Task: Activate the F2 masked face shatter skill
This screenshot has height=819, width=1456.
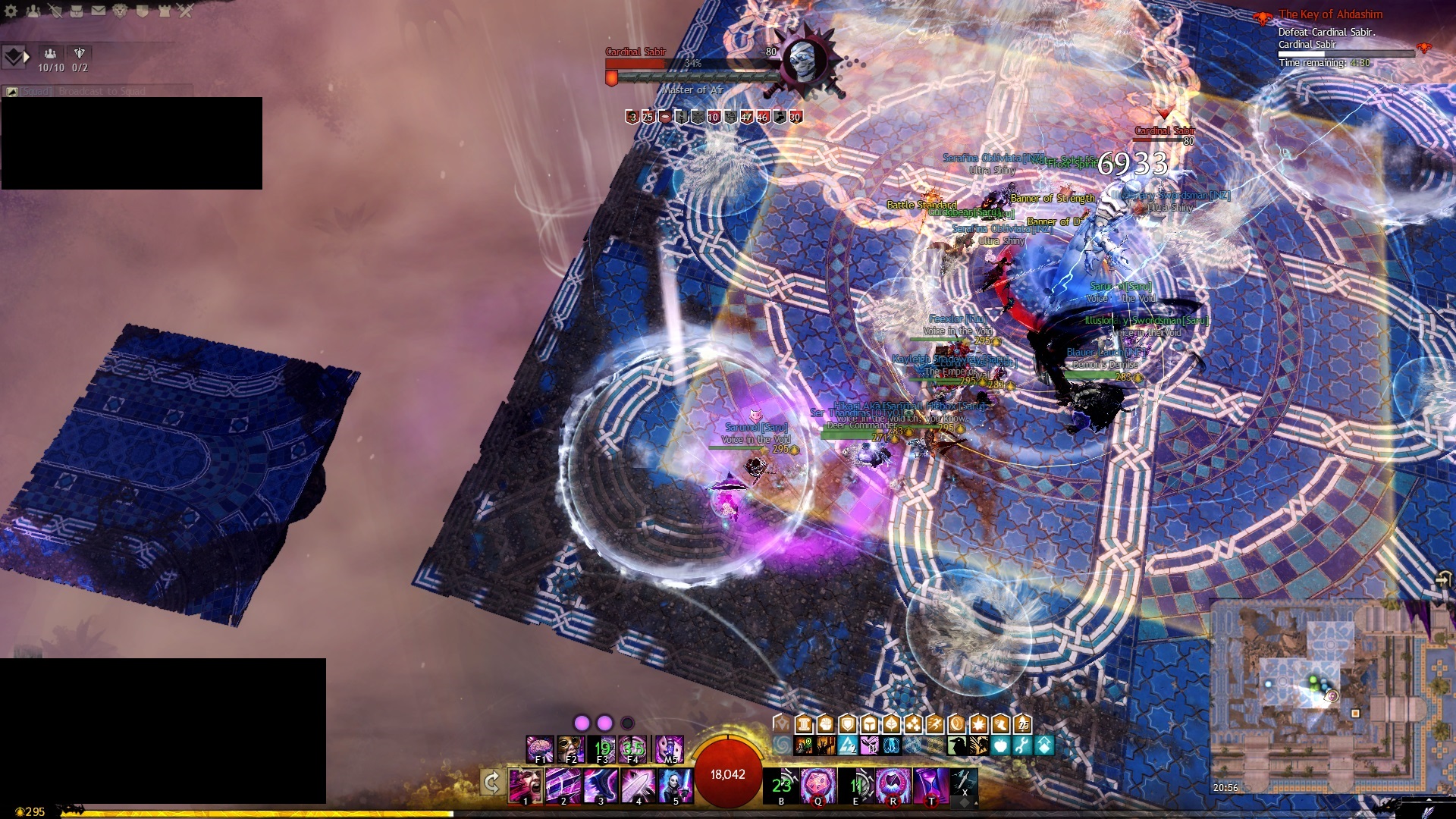Action: 571,748
